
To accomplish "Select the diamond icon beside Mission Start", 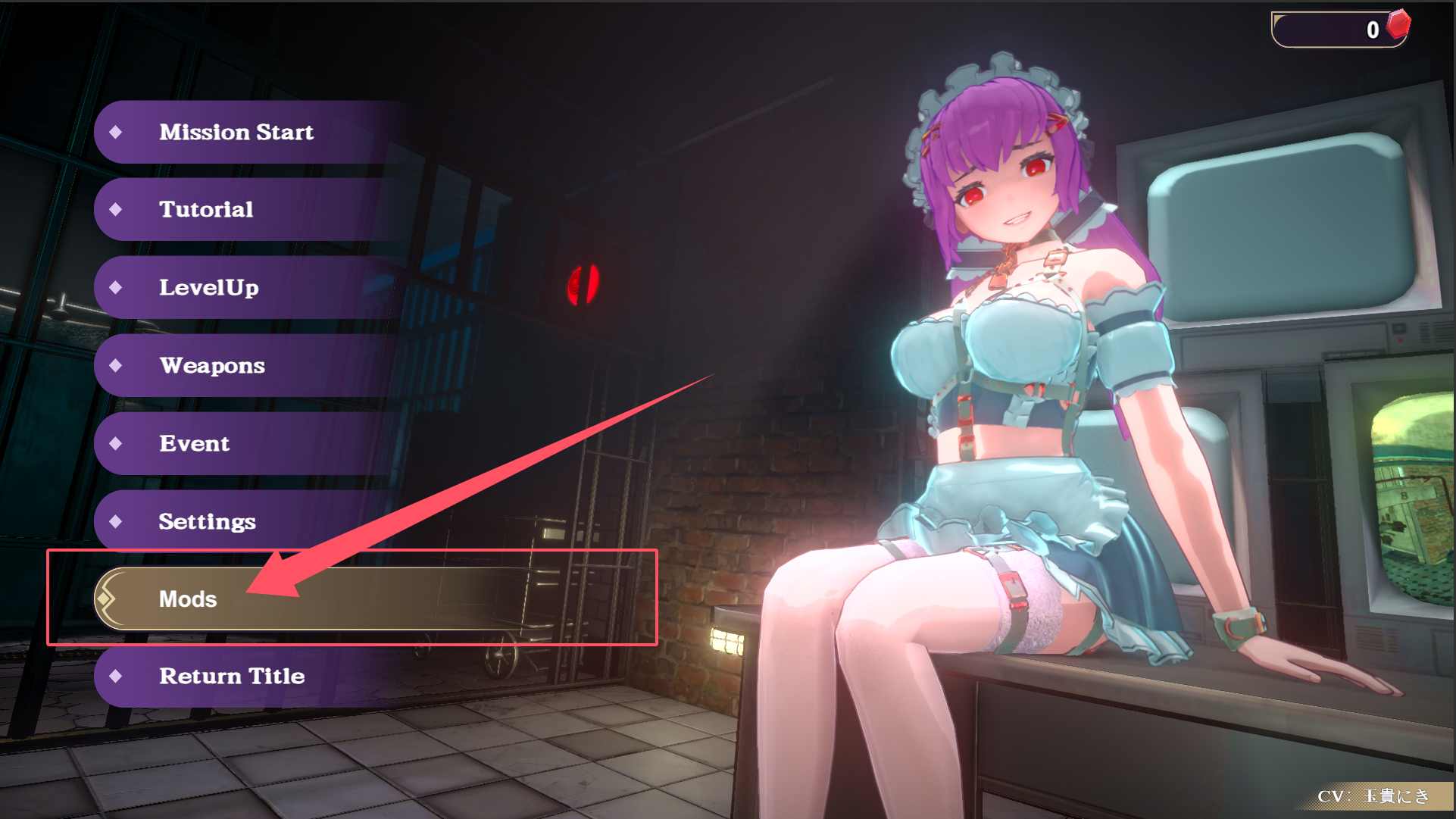I will point(117,133).
